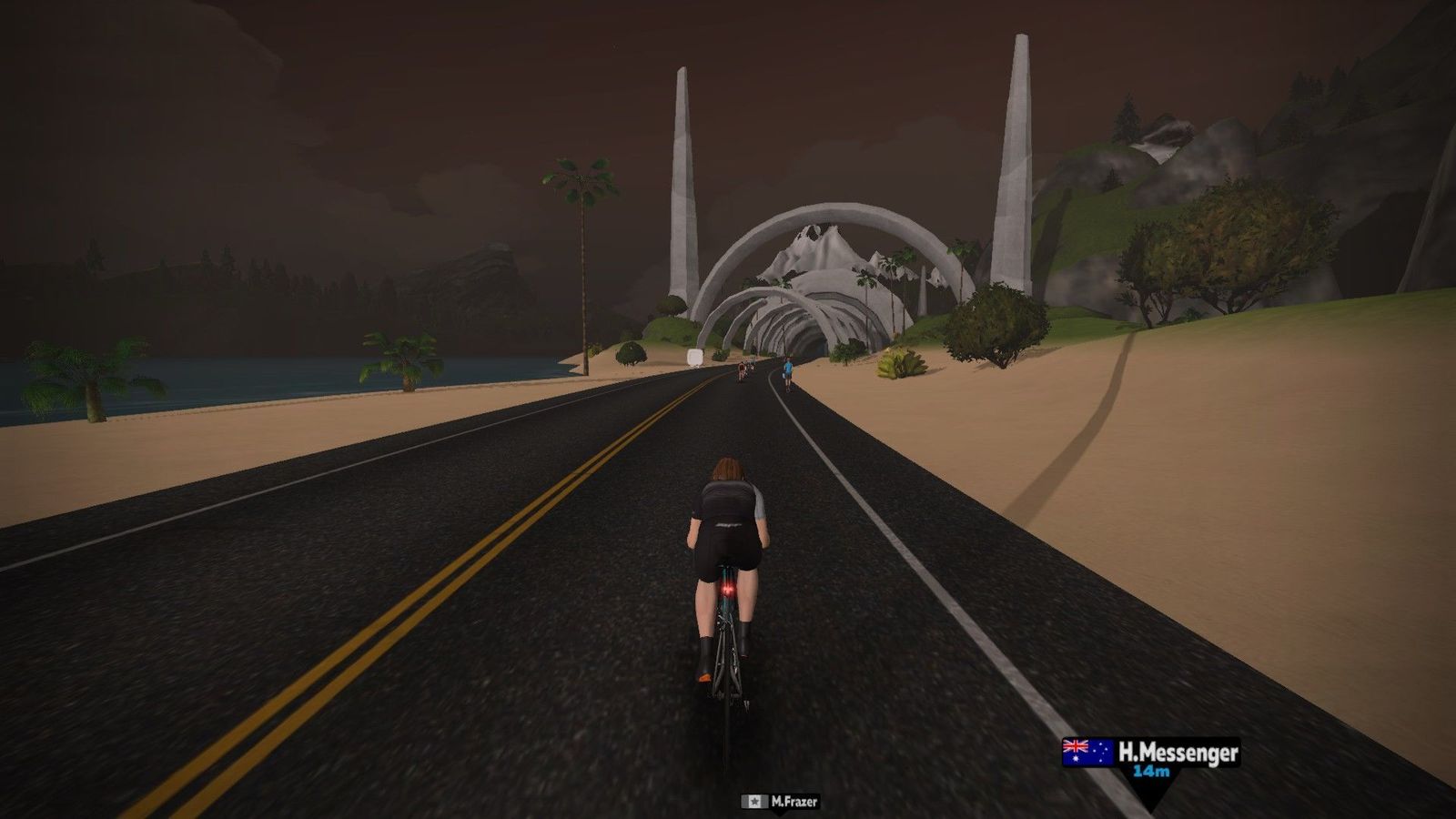Select the H.Messenger rider name tag
The image size is (1456, 819).
1151,758
